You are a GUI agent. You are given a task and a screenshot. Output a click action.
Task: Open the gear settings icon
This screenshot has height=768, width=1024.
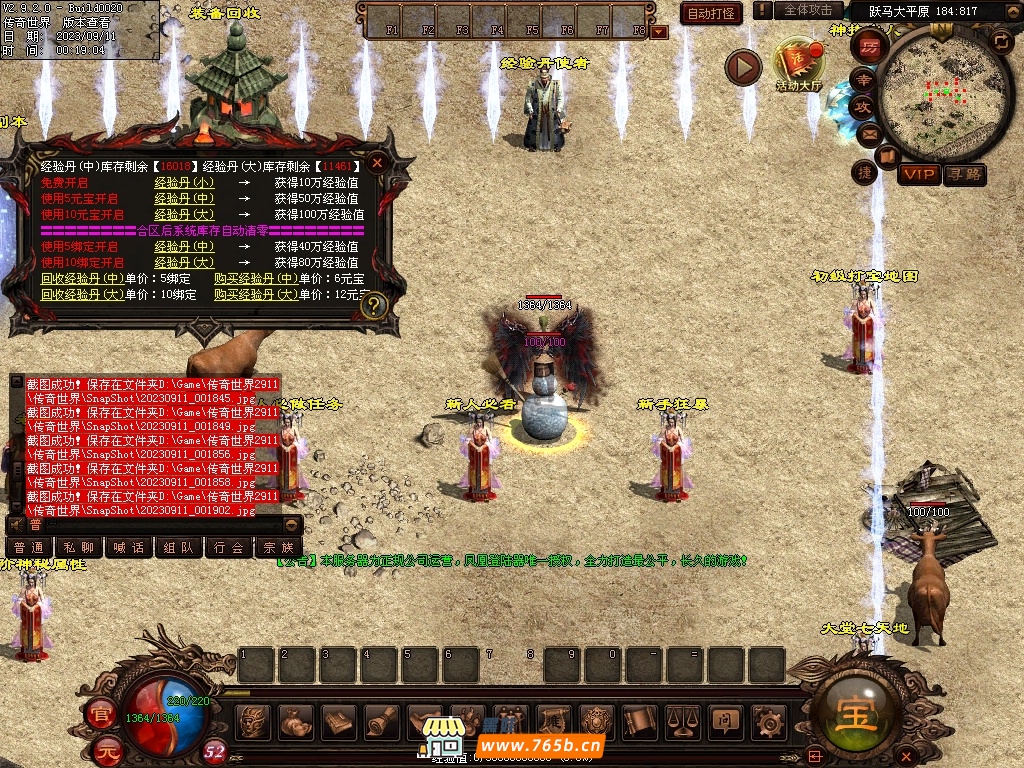768,721
